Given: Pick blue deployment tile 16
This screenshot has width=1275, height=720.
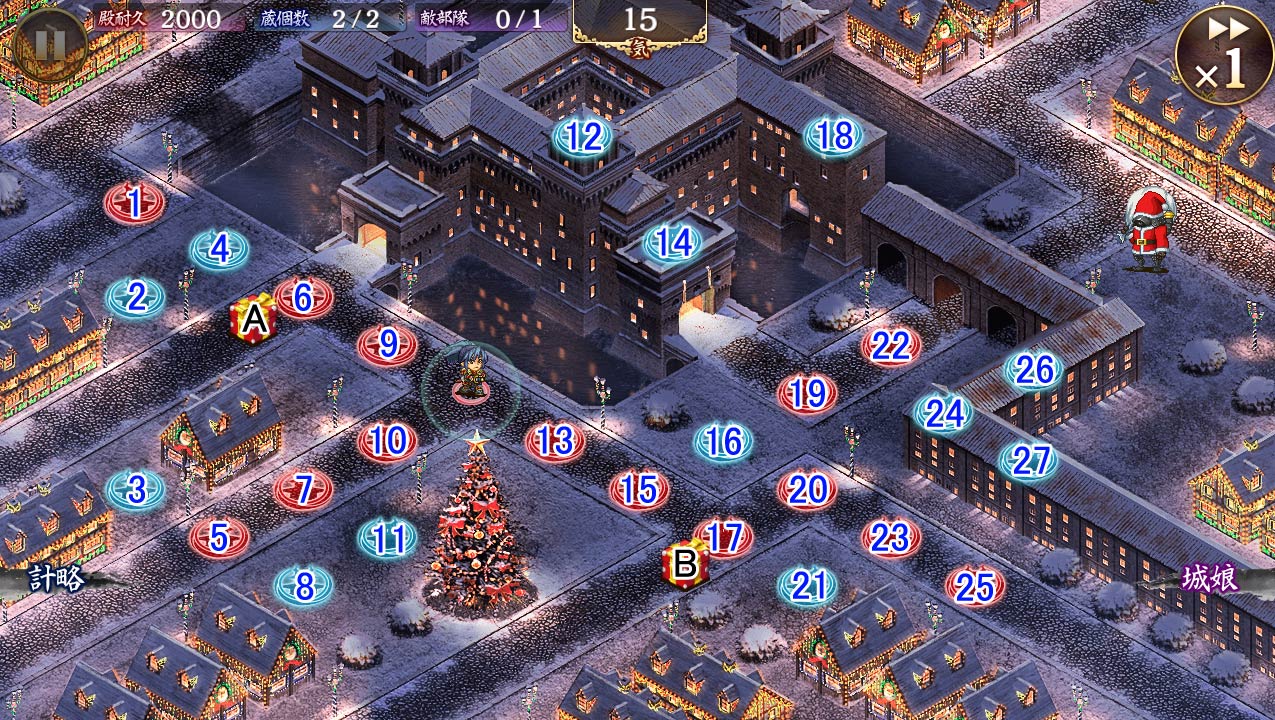Looking at the screenshot, I should pos(723,441).
